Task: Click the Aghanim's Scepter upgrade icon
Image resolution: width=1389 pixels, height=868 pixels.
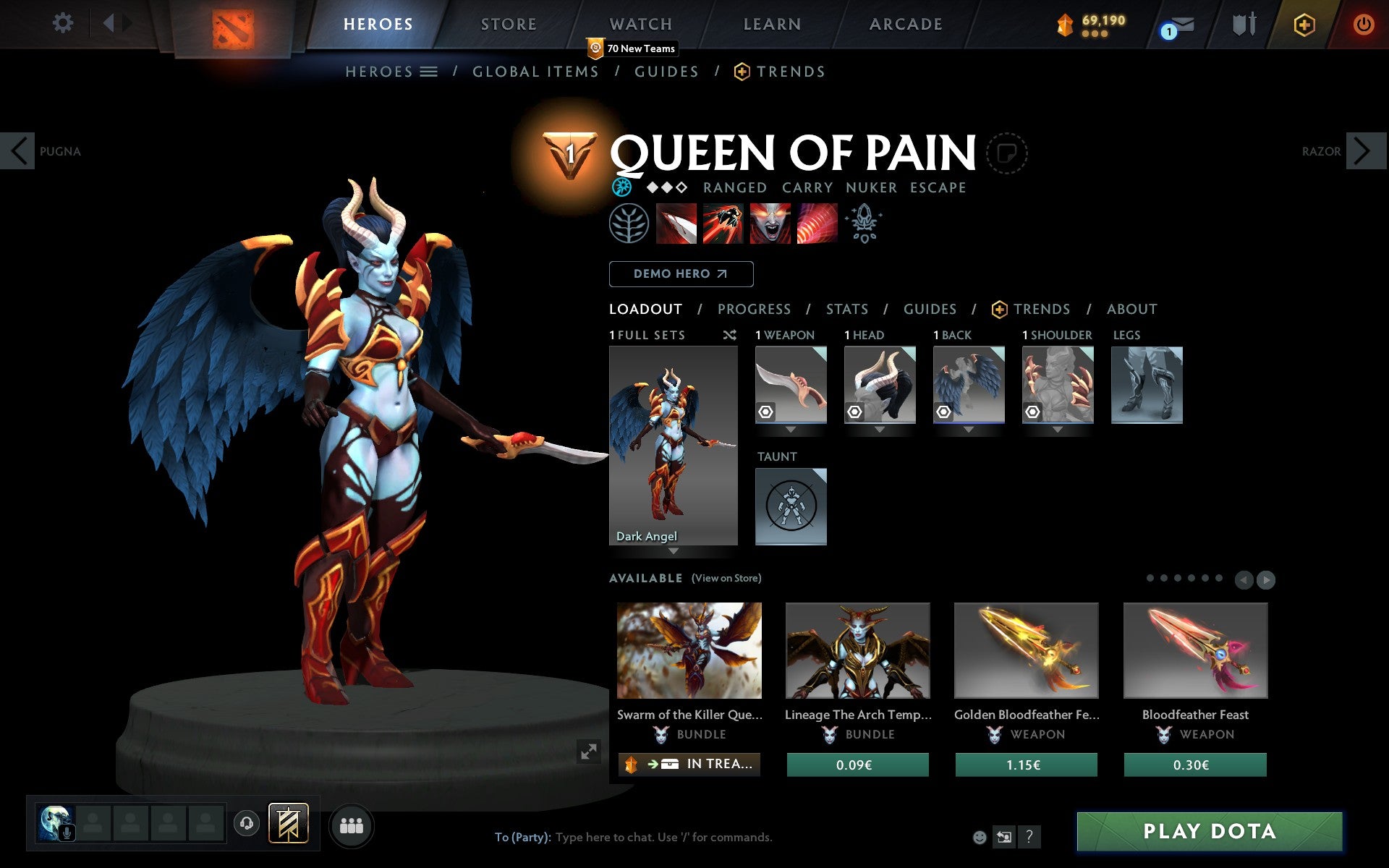Action: pyautogui.click(x=864, y=224)
